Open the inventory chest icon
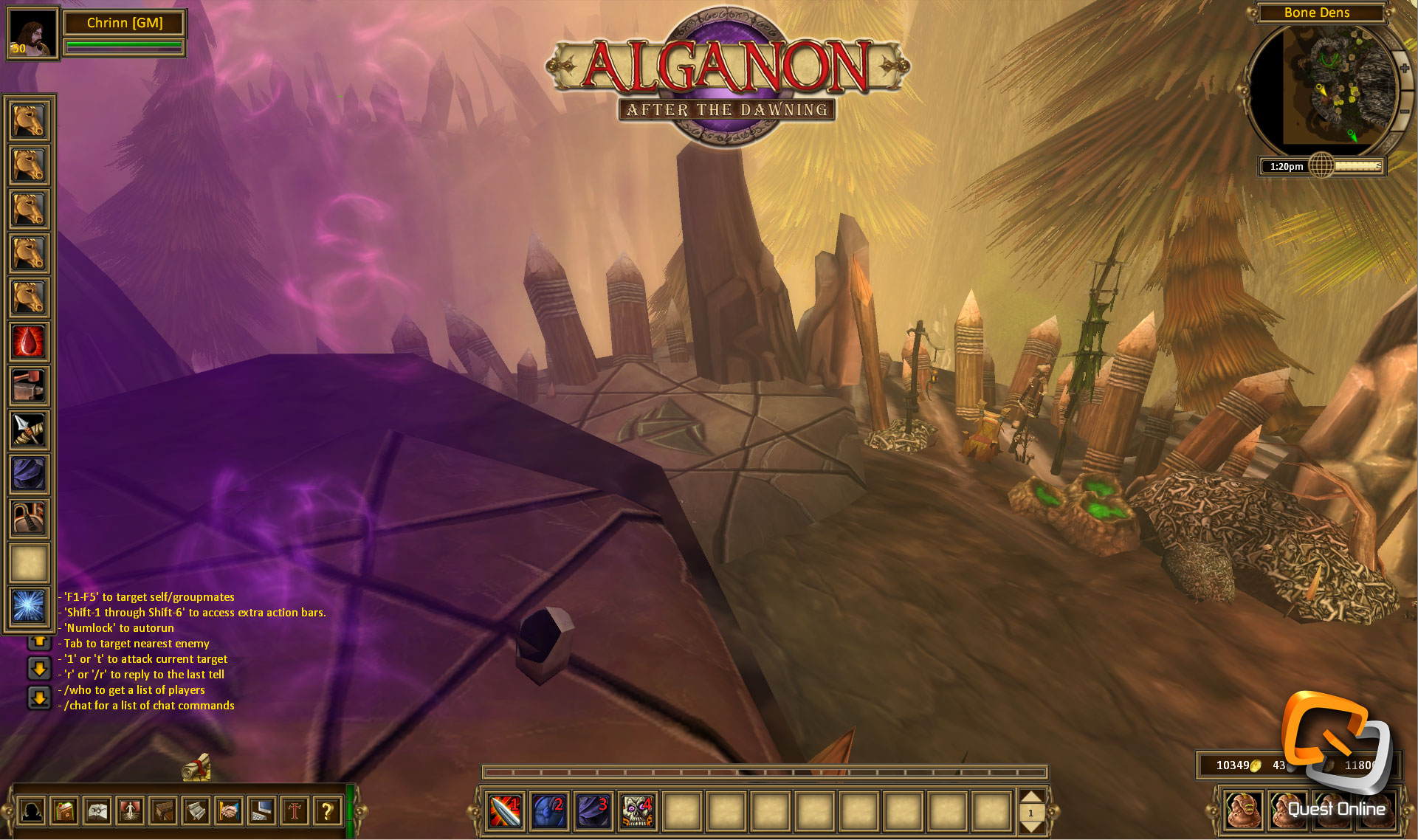This screenshot has height=840, width=1418. pos(163,812)
